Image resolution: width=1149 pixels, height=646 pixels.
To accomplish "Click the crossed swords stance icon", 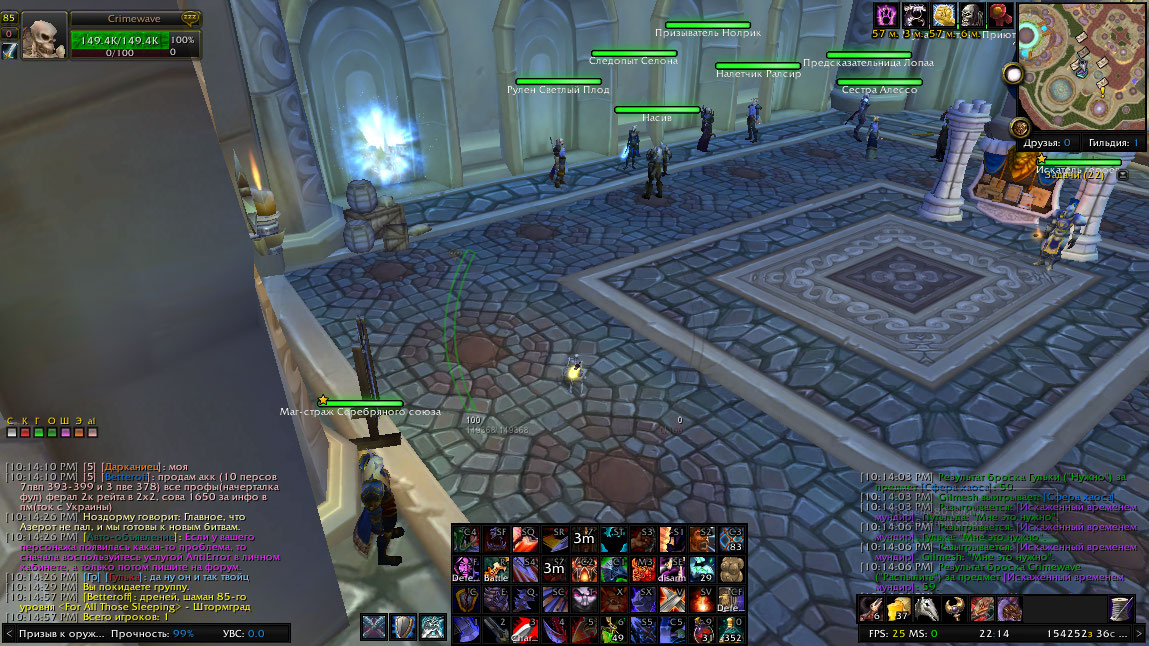I will (374, 627).
